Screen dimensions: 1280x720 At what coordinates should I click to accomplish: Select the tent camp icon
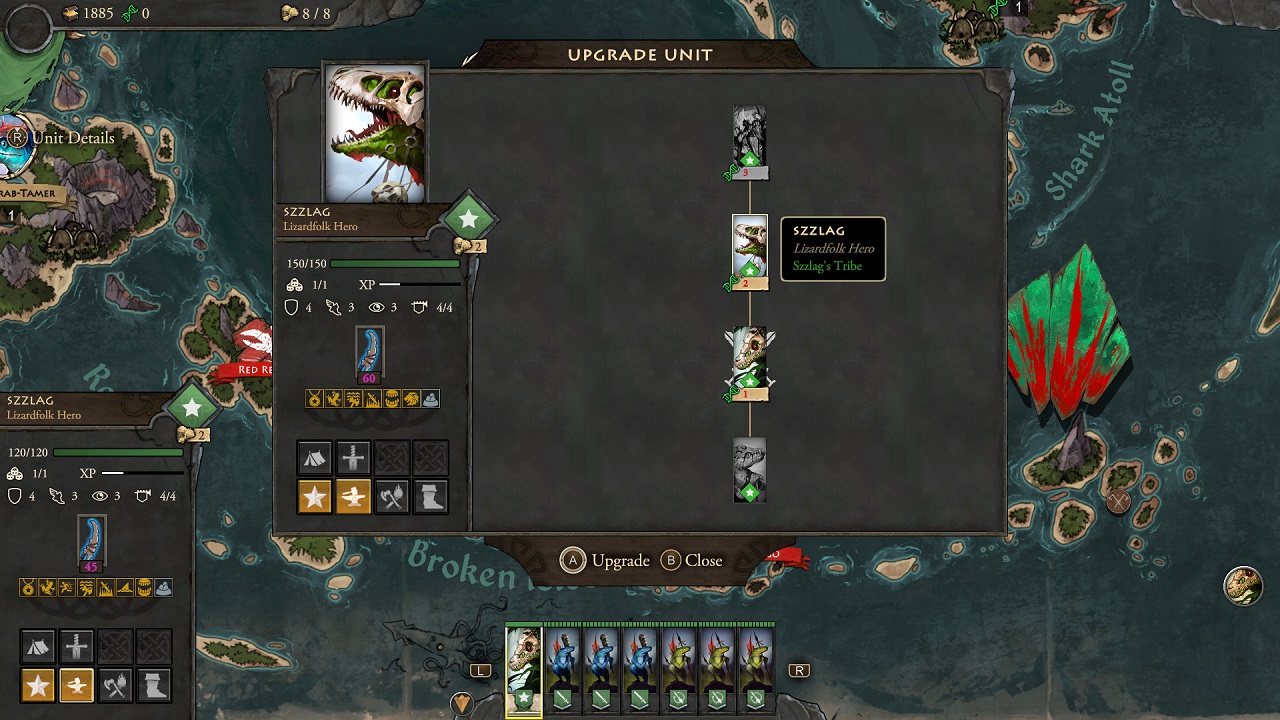315,457
